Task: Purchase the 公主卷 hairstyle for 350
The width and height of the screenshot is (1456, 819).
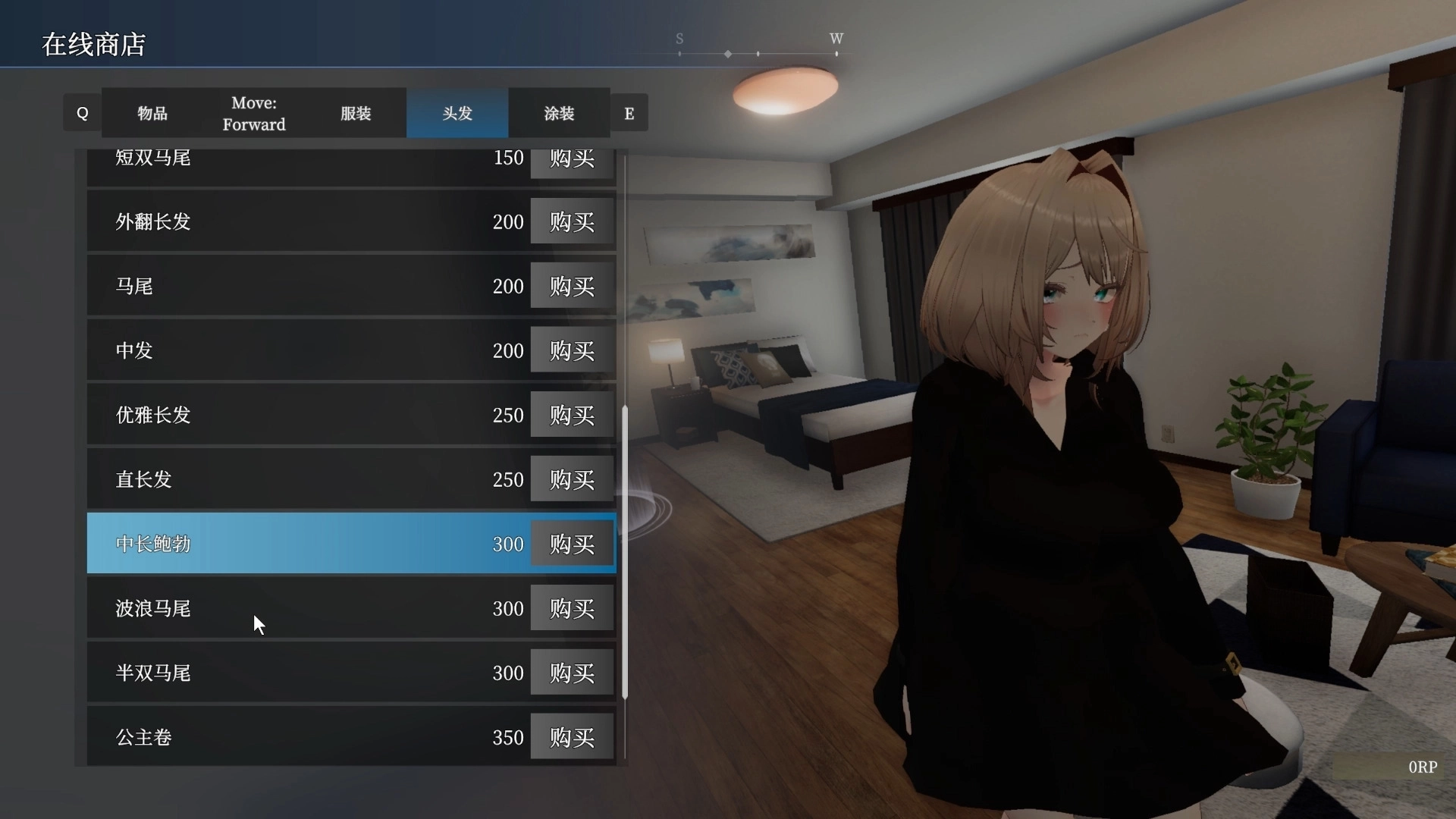Action: pyautogui.click(x=571, y=736)
